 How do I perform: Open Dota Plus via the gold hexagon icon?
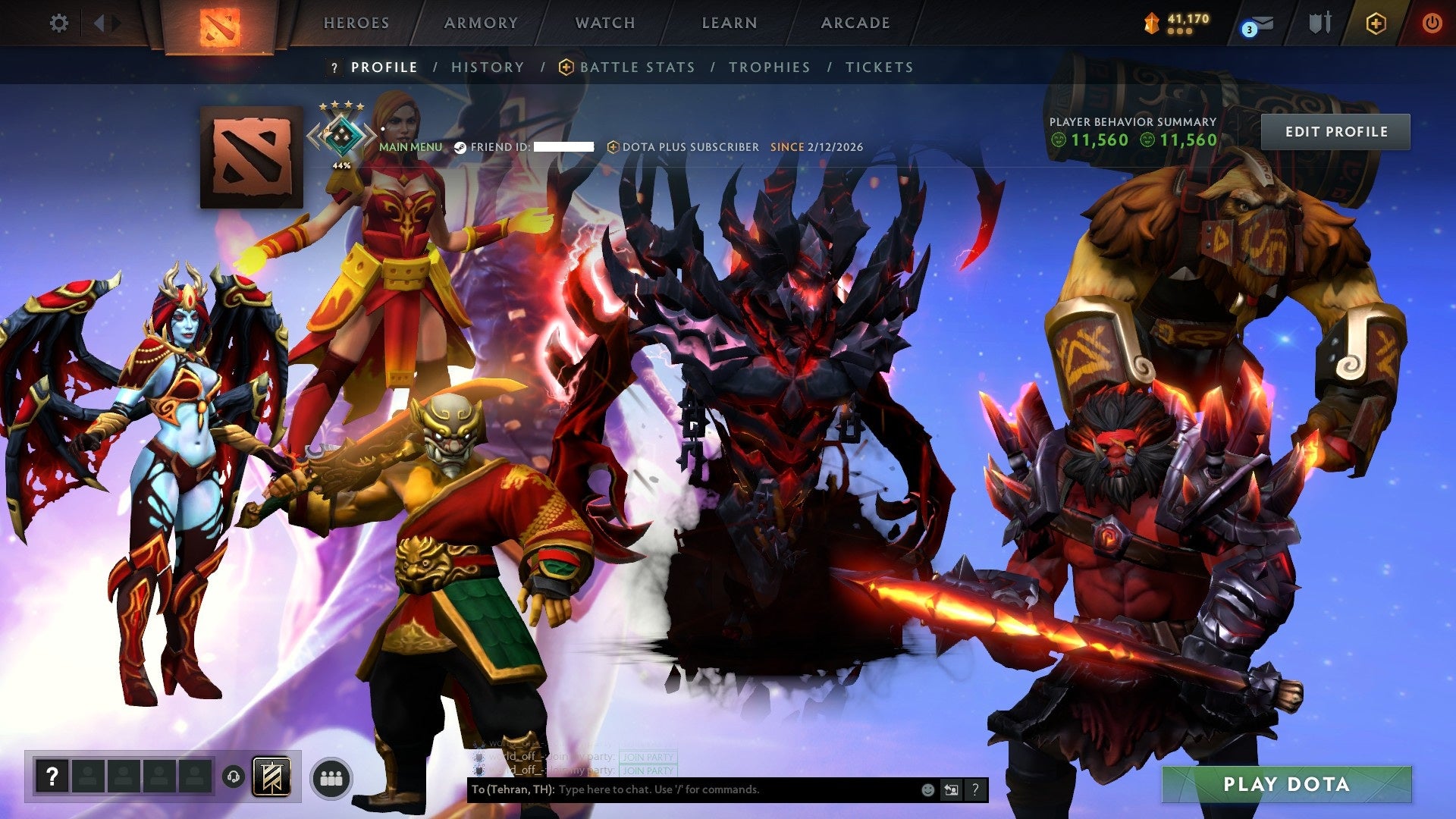(x=1376, y=23)
